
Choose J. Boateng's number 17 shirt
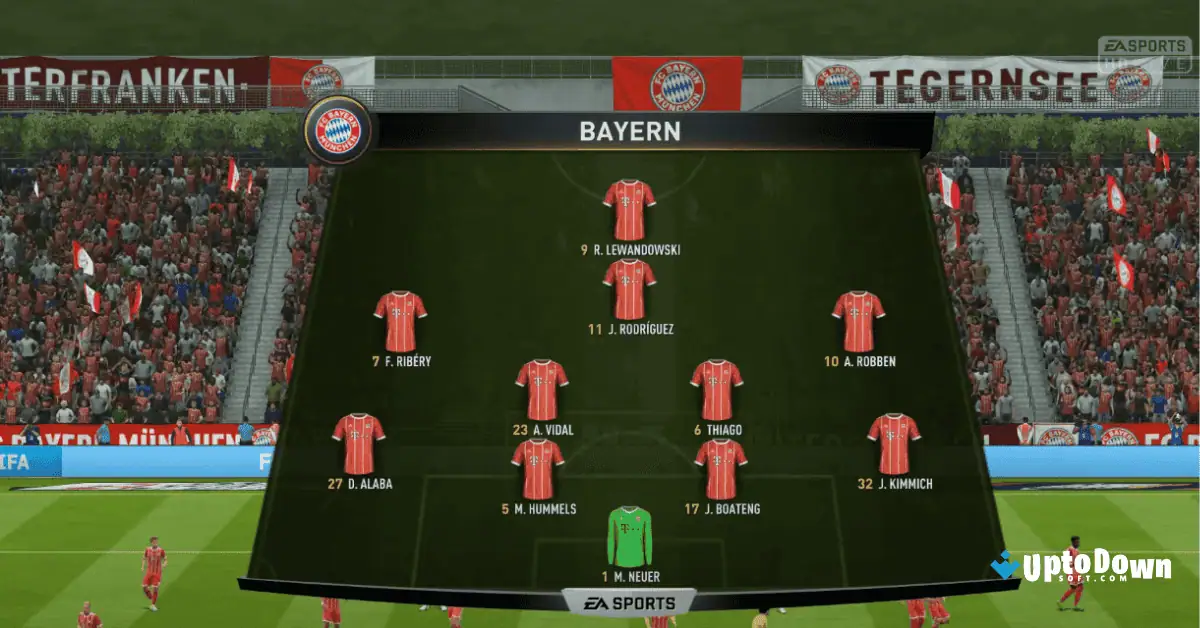720,468
